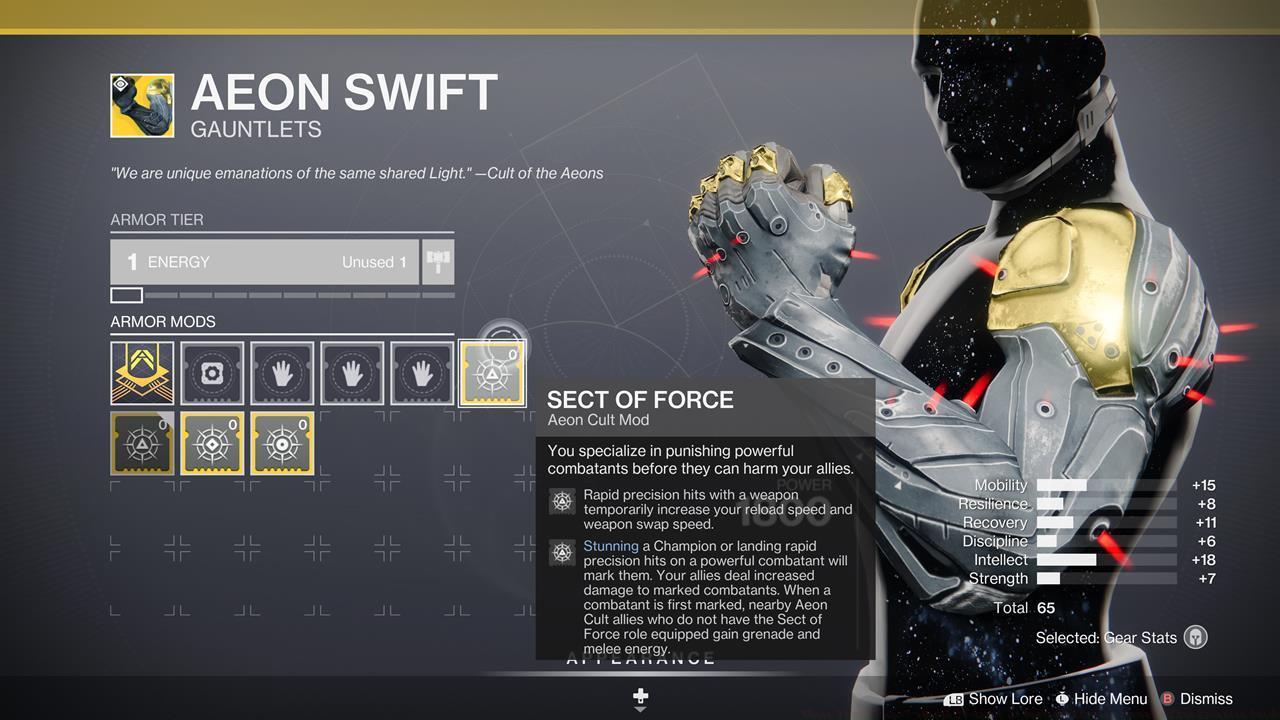Click the Unused energy counter
Image resolution: width=1280 pixels, height=720 pixels.
[373, 261]
